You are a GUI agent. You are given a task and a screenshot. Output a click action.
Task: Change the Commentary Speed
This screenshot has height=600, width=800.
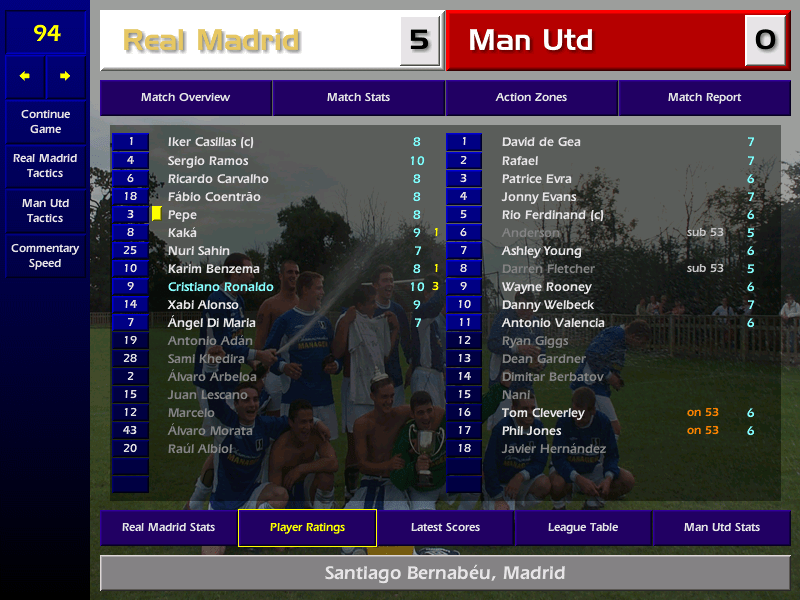point(45,256)
